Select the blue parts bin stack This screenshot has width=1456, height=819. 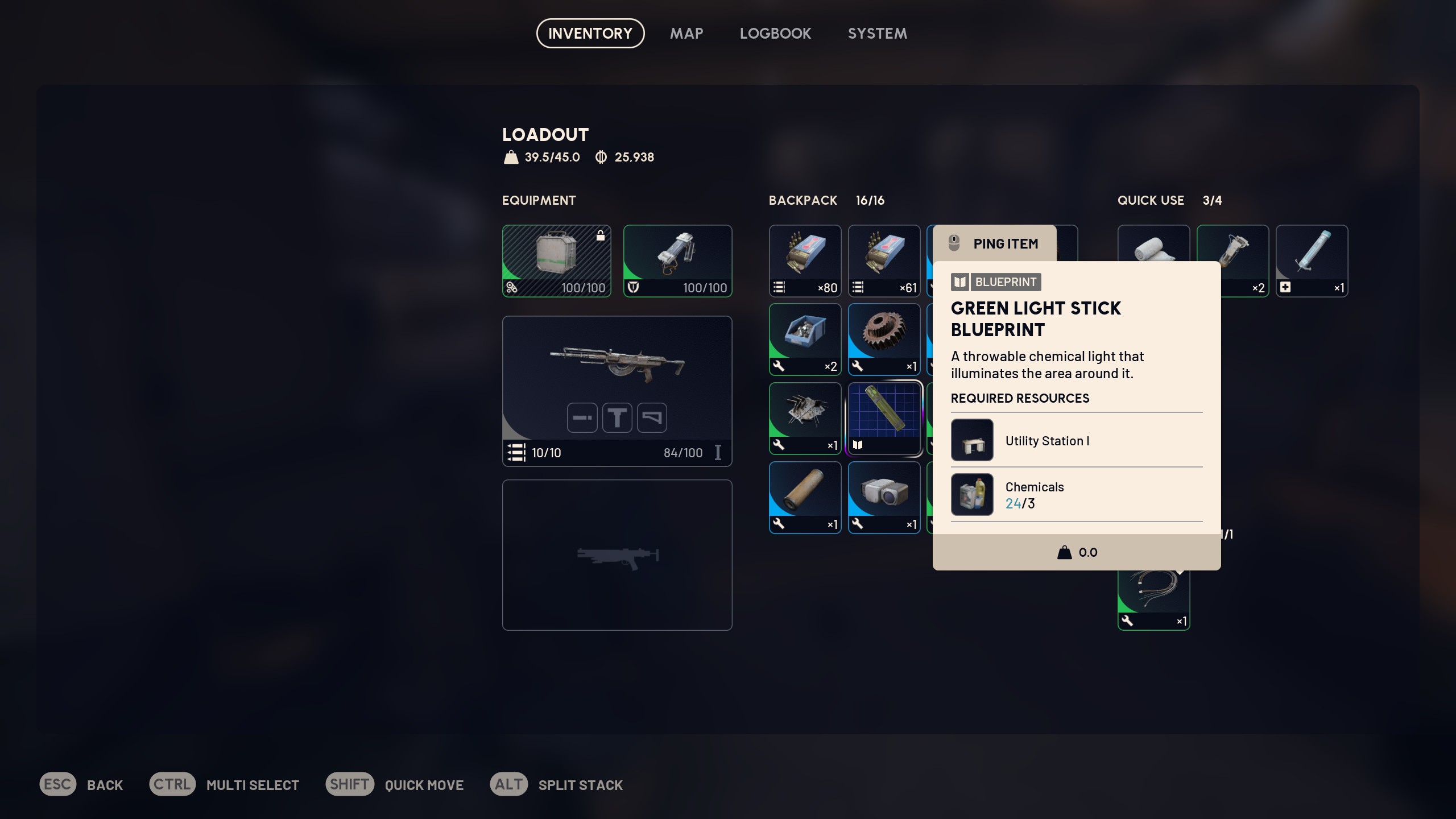(805, 339)
